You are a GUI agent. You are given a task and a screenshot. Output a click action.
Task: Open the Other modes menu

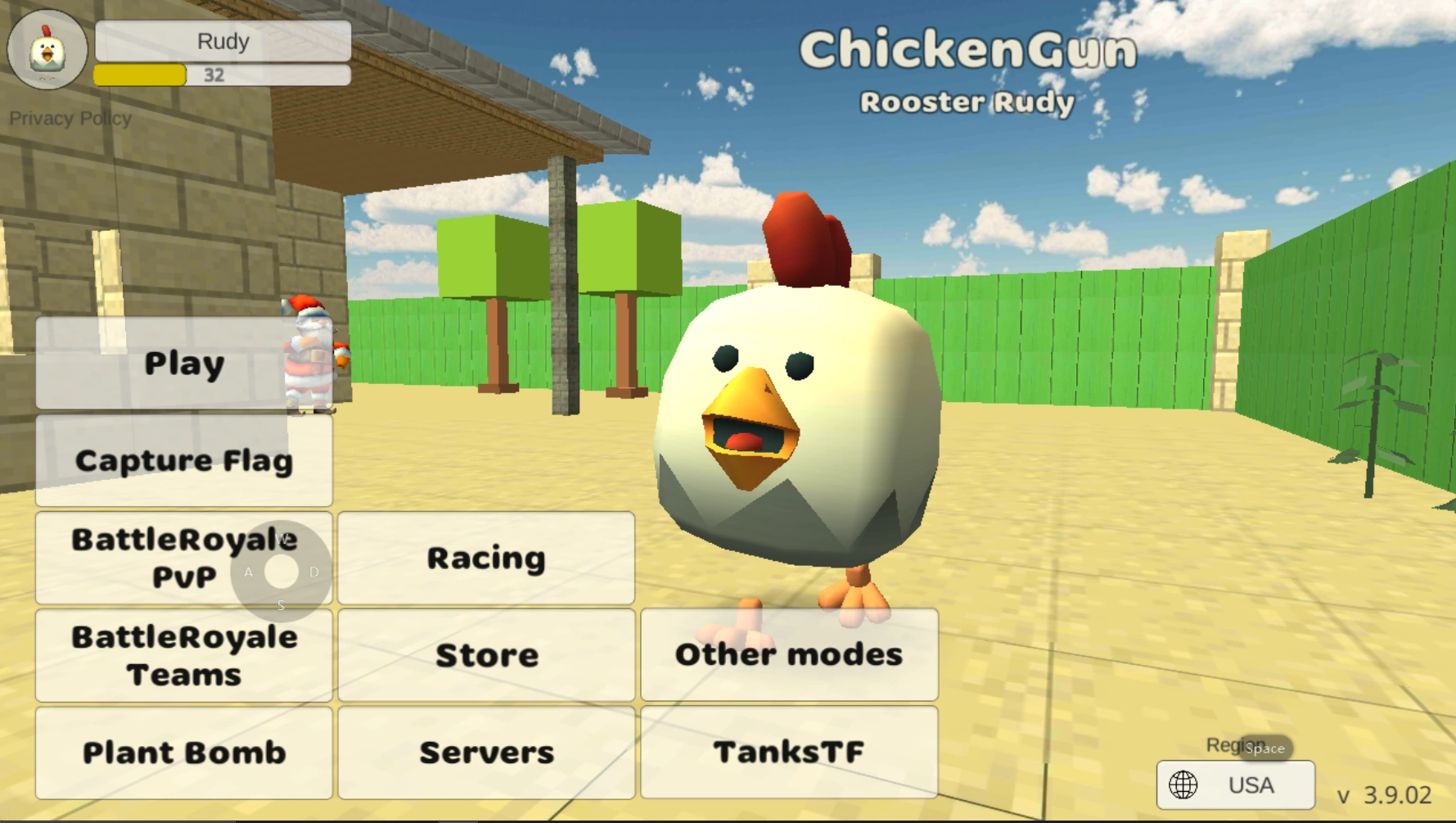(787, 655)
